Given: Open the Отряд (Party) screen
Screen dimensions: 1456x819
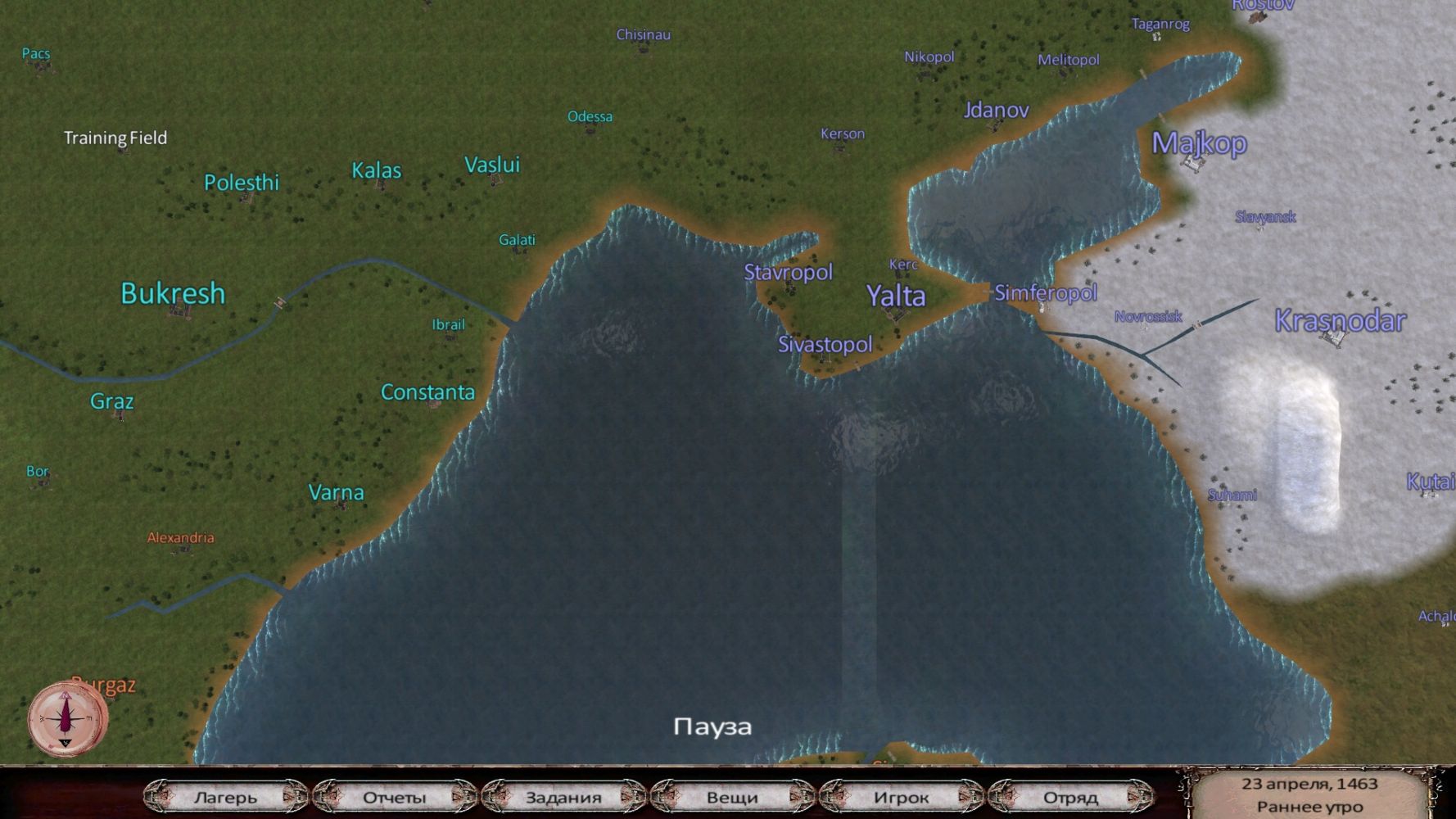Looking at the screenshot, I should click(1070, 797).
